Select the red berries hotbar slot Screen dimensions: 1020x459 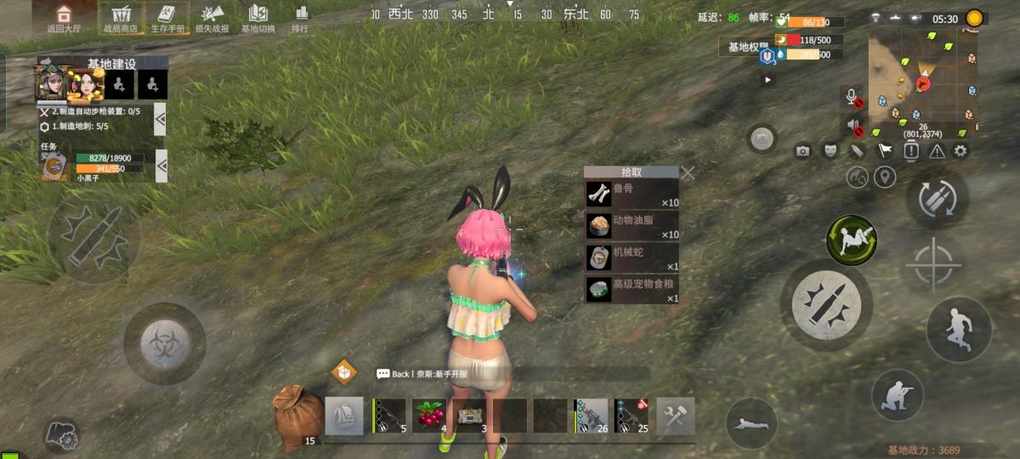(x=430, y=415)
